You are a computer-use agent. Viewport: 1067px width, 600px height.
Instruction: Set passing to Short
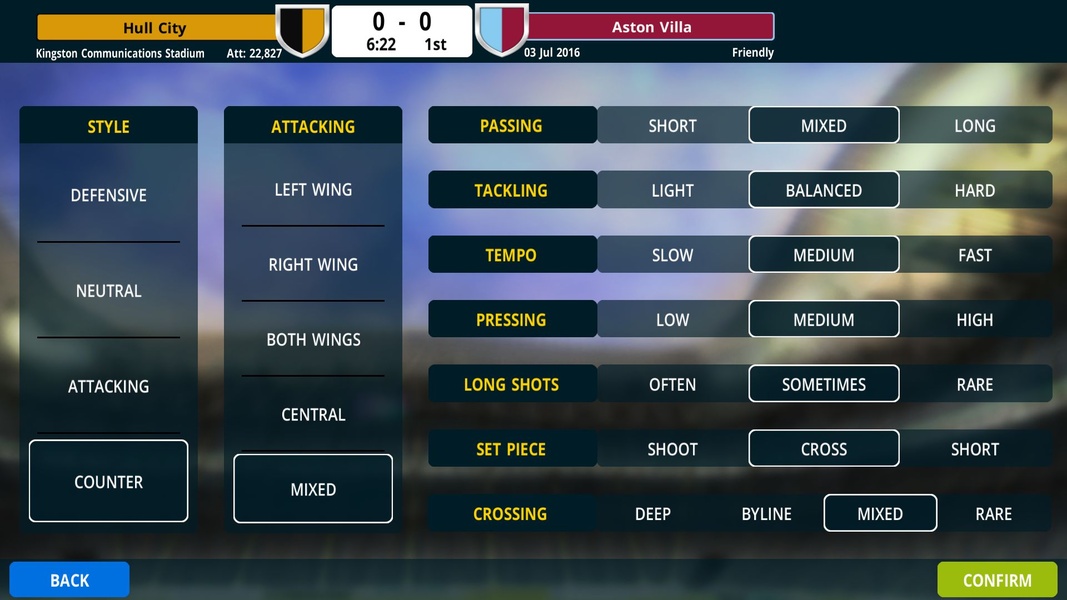coord(672,126)
